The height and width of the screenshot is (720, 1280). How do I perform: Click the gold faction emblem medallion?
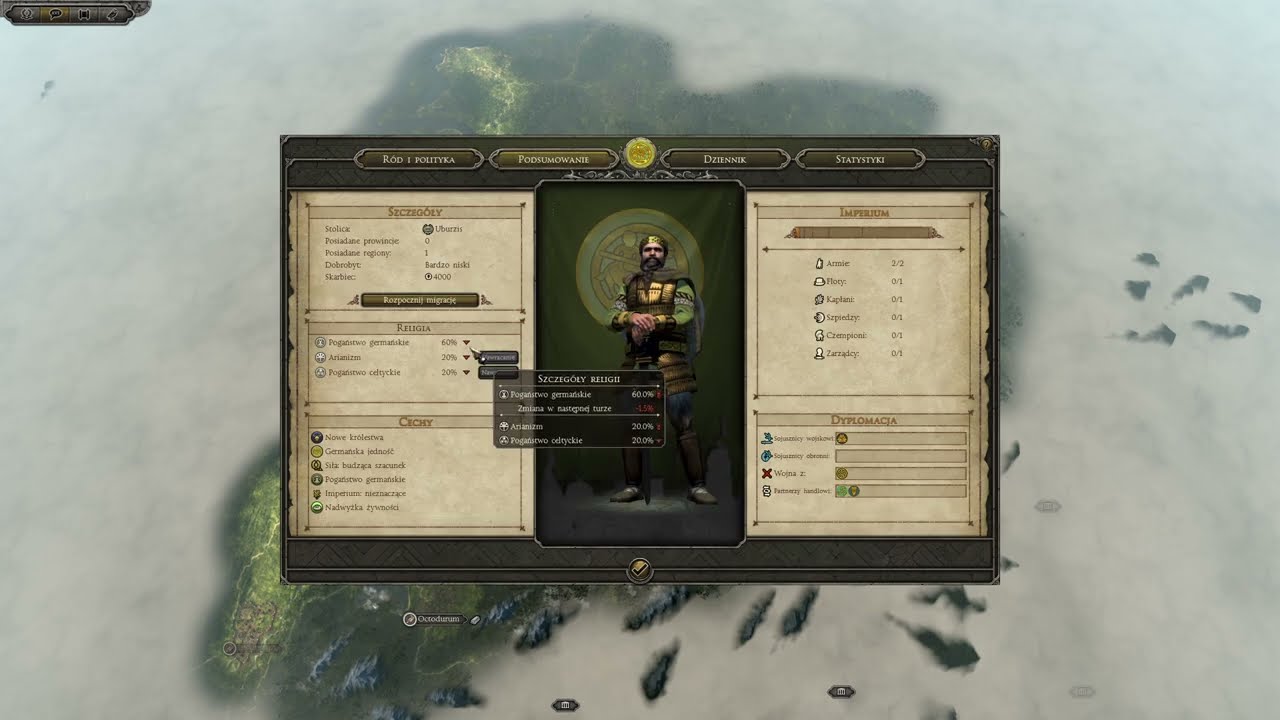click(640, 155)
